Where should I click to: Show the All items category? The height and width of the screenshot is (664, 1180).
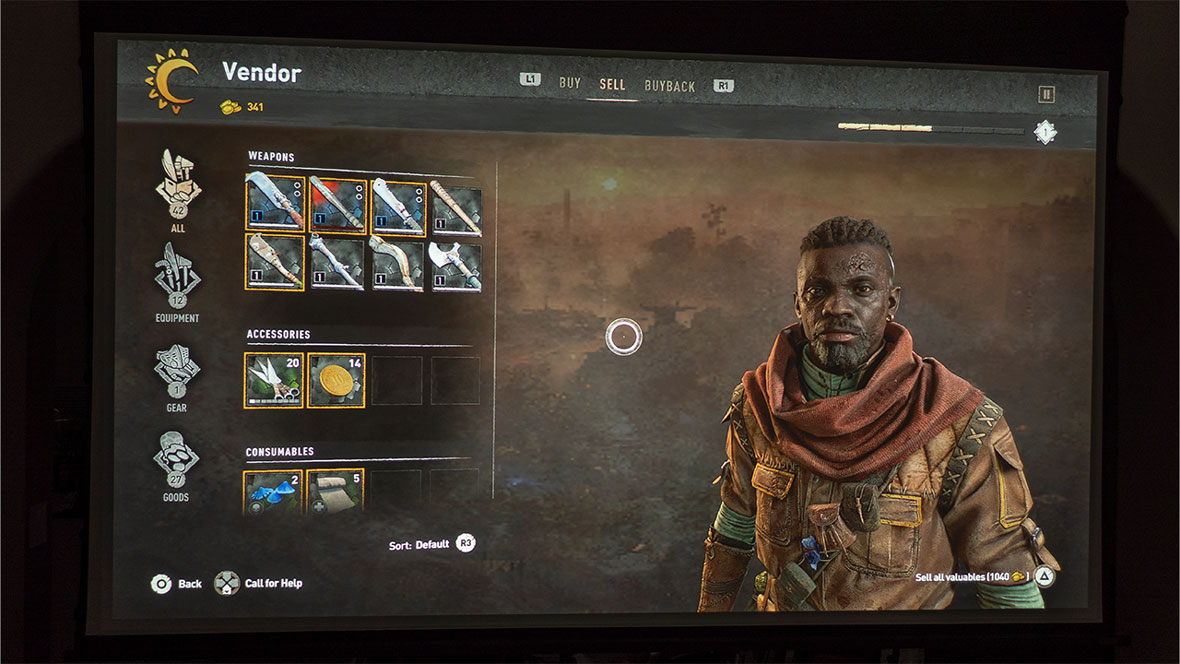[x=178, y=188]
